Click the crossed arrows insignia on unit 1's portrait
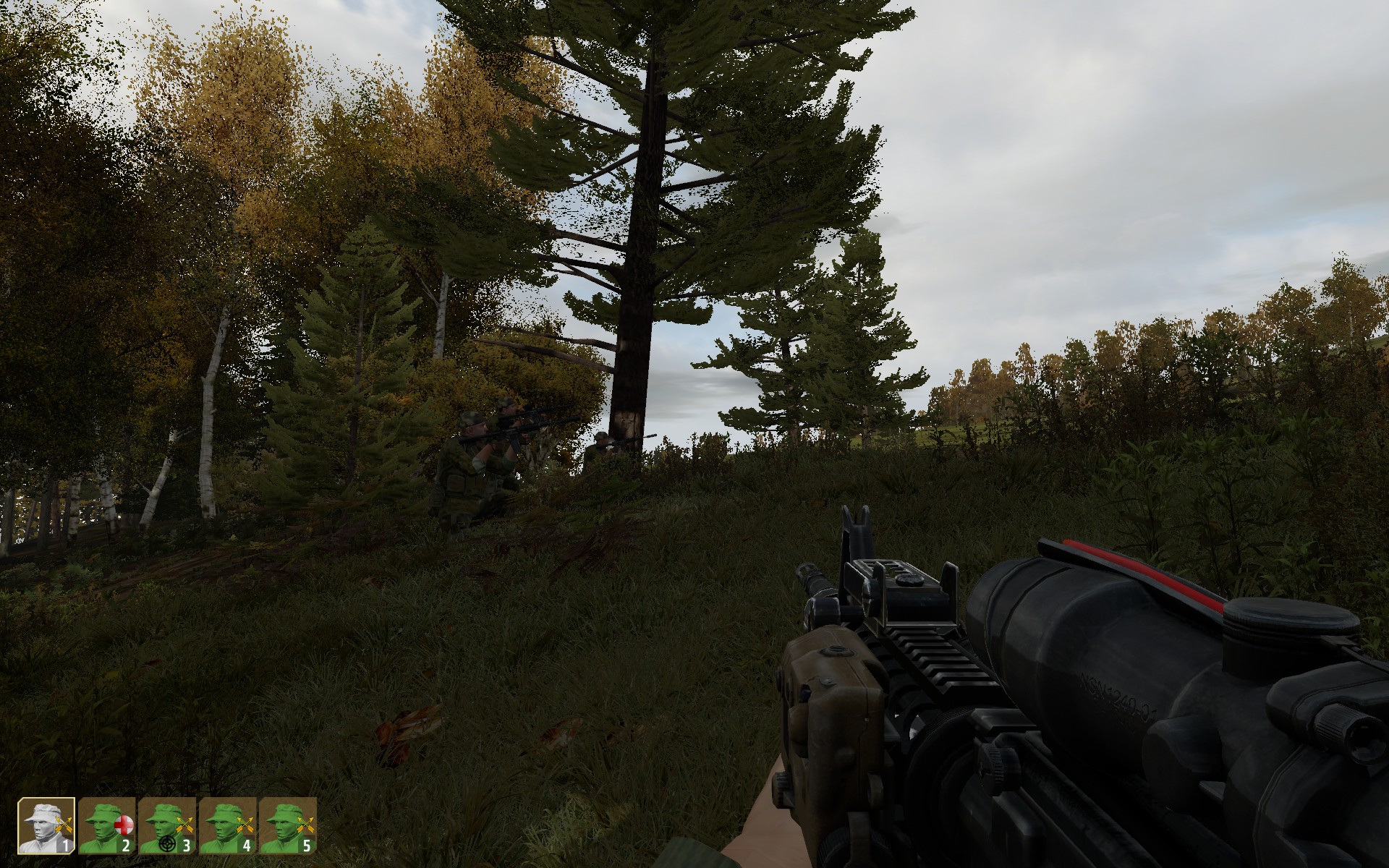1389x868 pixels. pyautogui.click(x=64, y=824)
